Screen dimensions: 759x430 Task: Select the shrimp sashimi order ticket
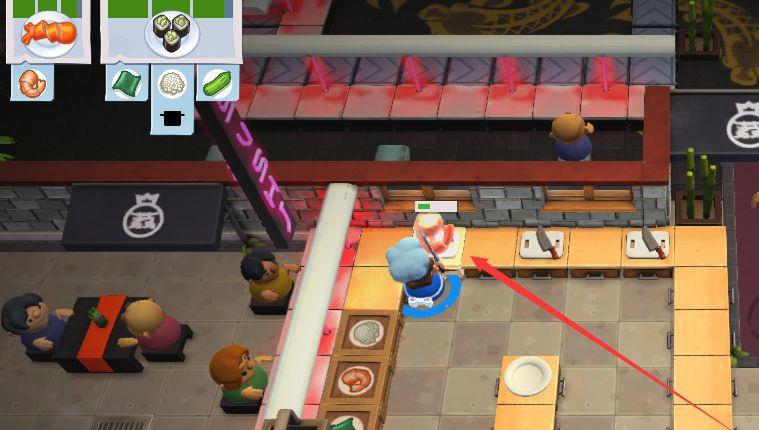pyautogui.click(x=49, y=31)
